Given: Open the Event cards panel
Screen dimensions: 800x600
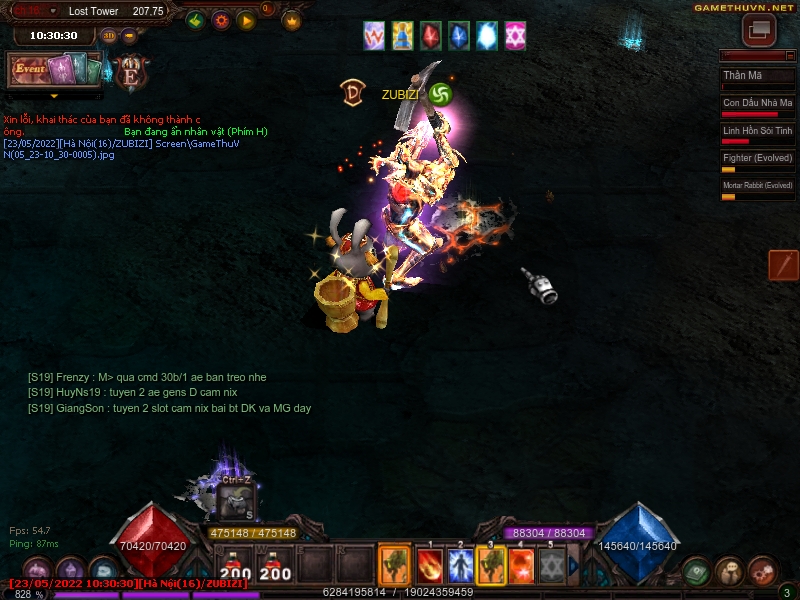Looking at the screenshot, I should pyautogui.click(x=55, y=70).
